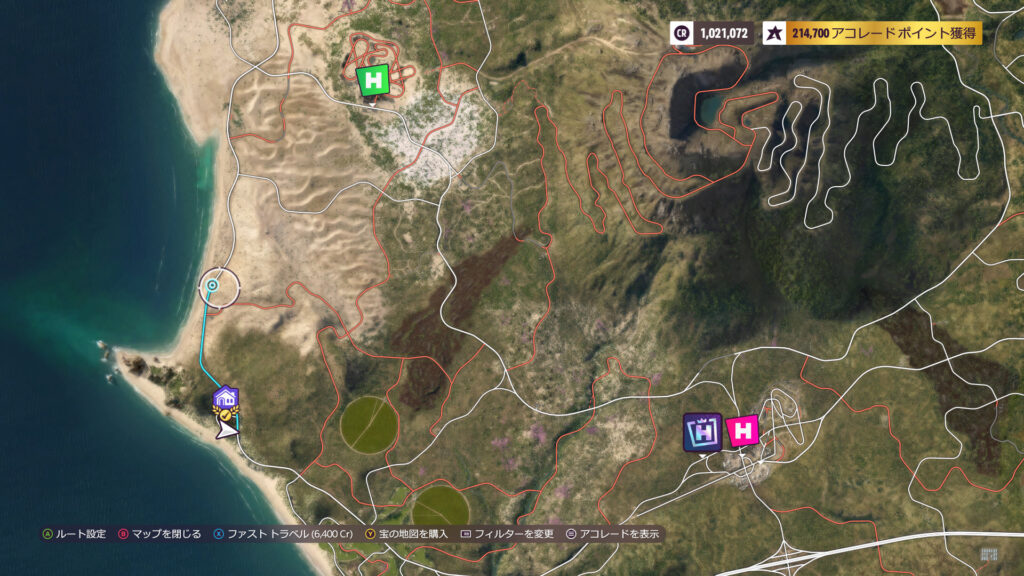
Task: Select the green Horizon outpost marker
Action: pos(374,80)
